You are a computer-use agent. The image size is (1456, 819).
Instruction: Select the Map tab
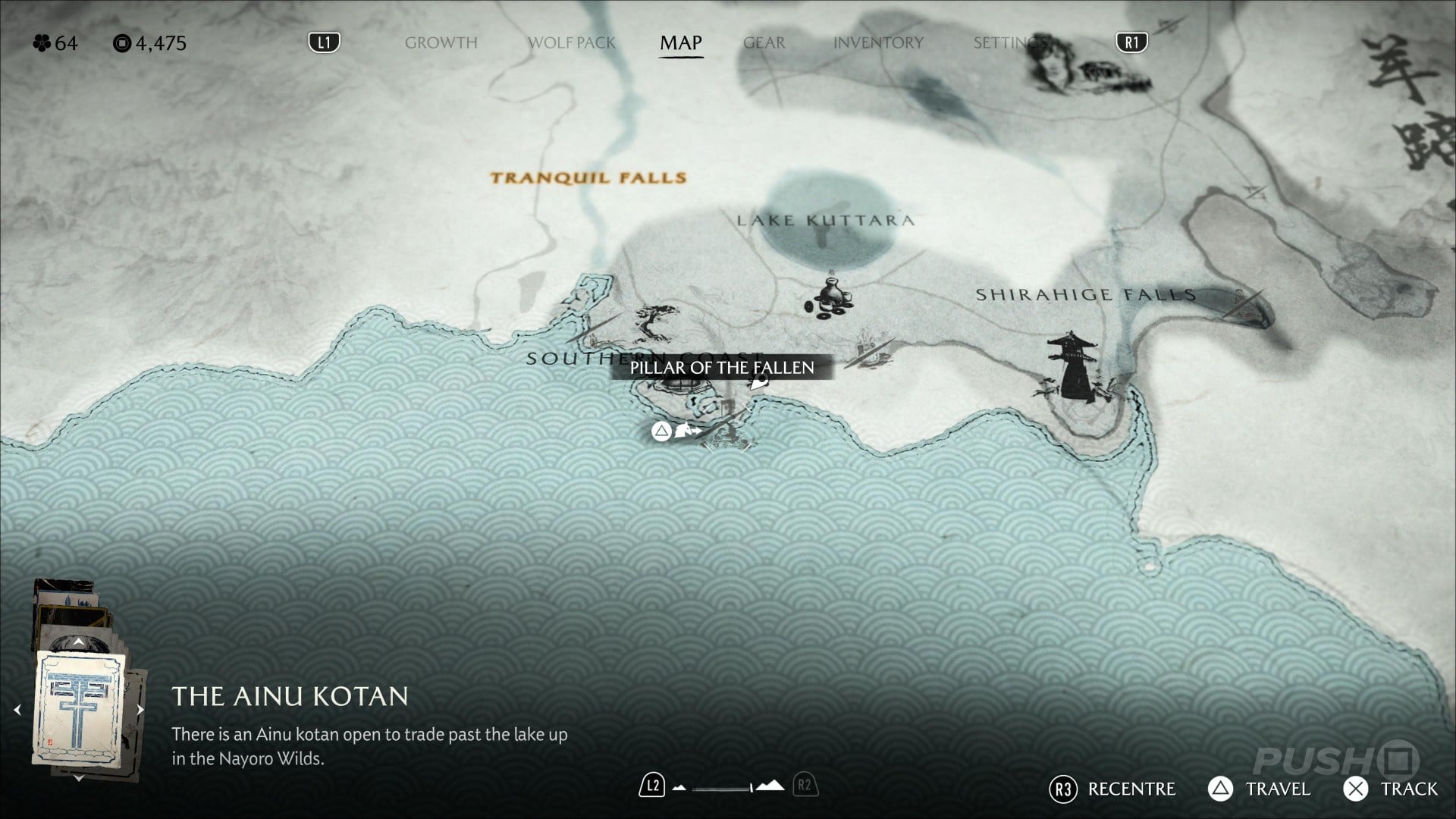click(x=680, y=43)
